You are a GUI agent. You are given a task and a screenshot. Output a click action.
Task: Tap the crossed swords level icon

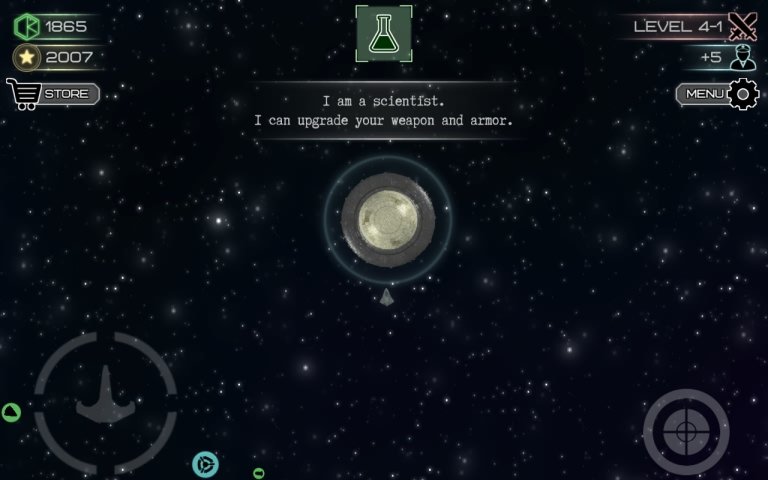[x=742, y=26]
